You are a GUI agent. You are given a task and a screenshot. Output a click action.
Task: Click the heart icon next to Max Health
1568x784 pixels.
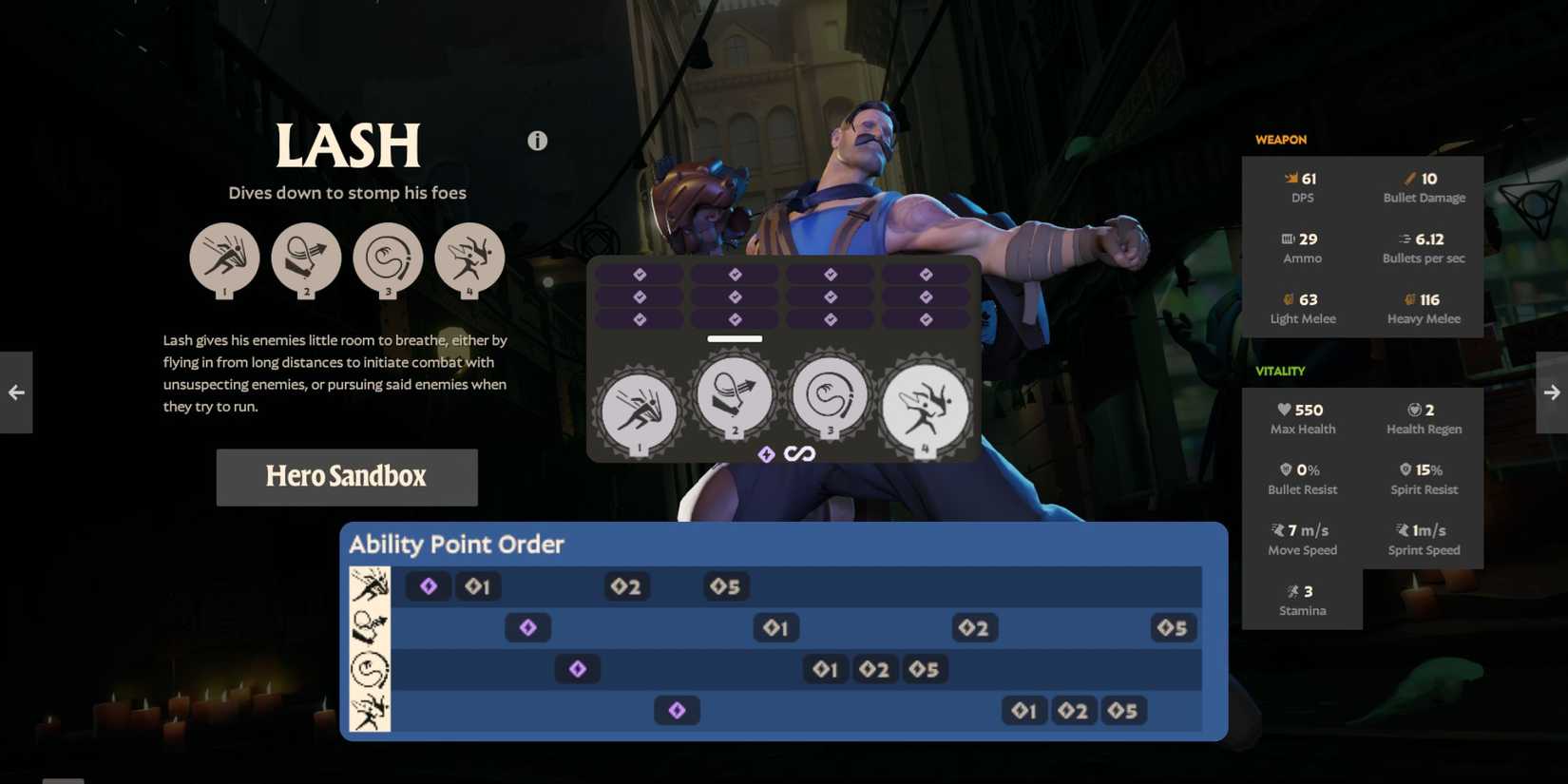1286,409
